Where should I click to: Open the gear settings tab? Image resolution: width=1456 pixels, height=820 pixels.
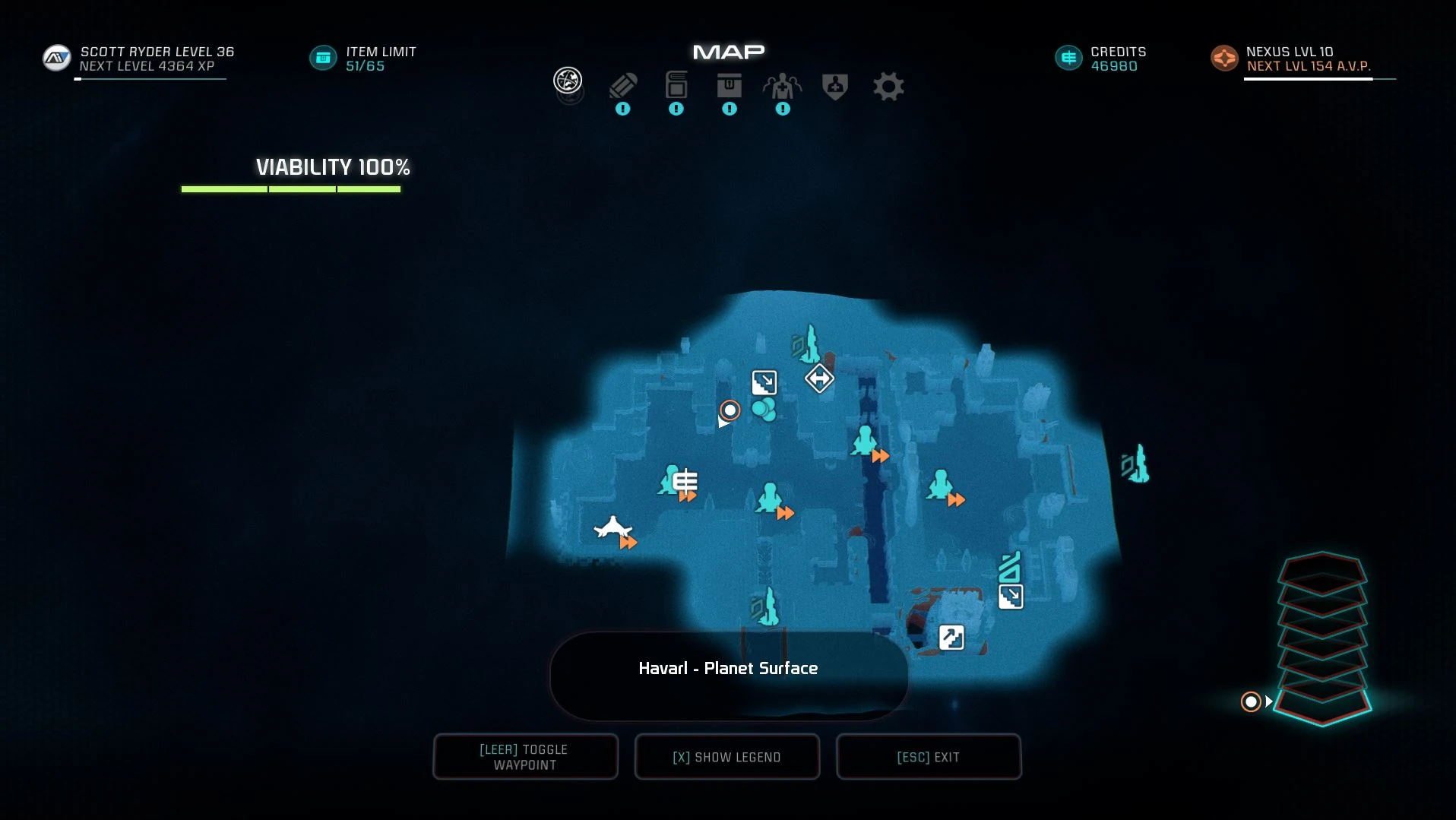coord(888,87)
